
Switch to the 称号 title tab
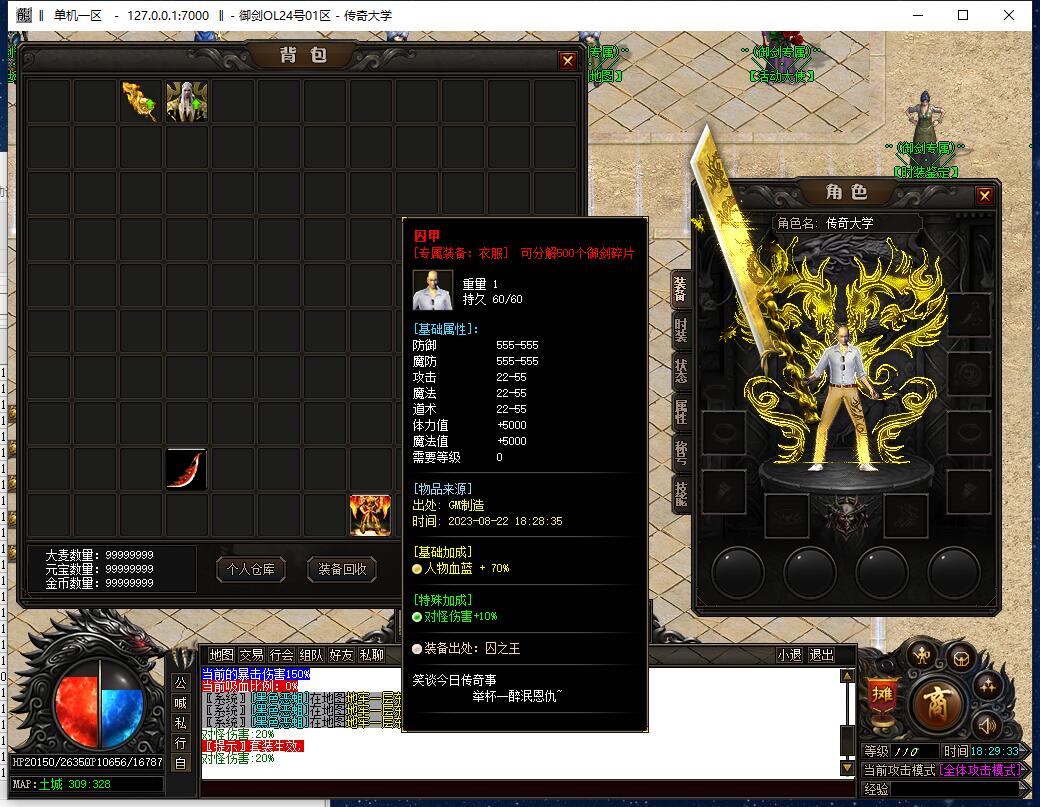680,452
